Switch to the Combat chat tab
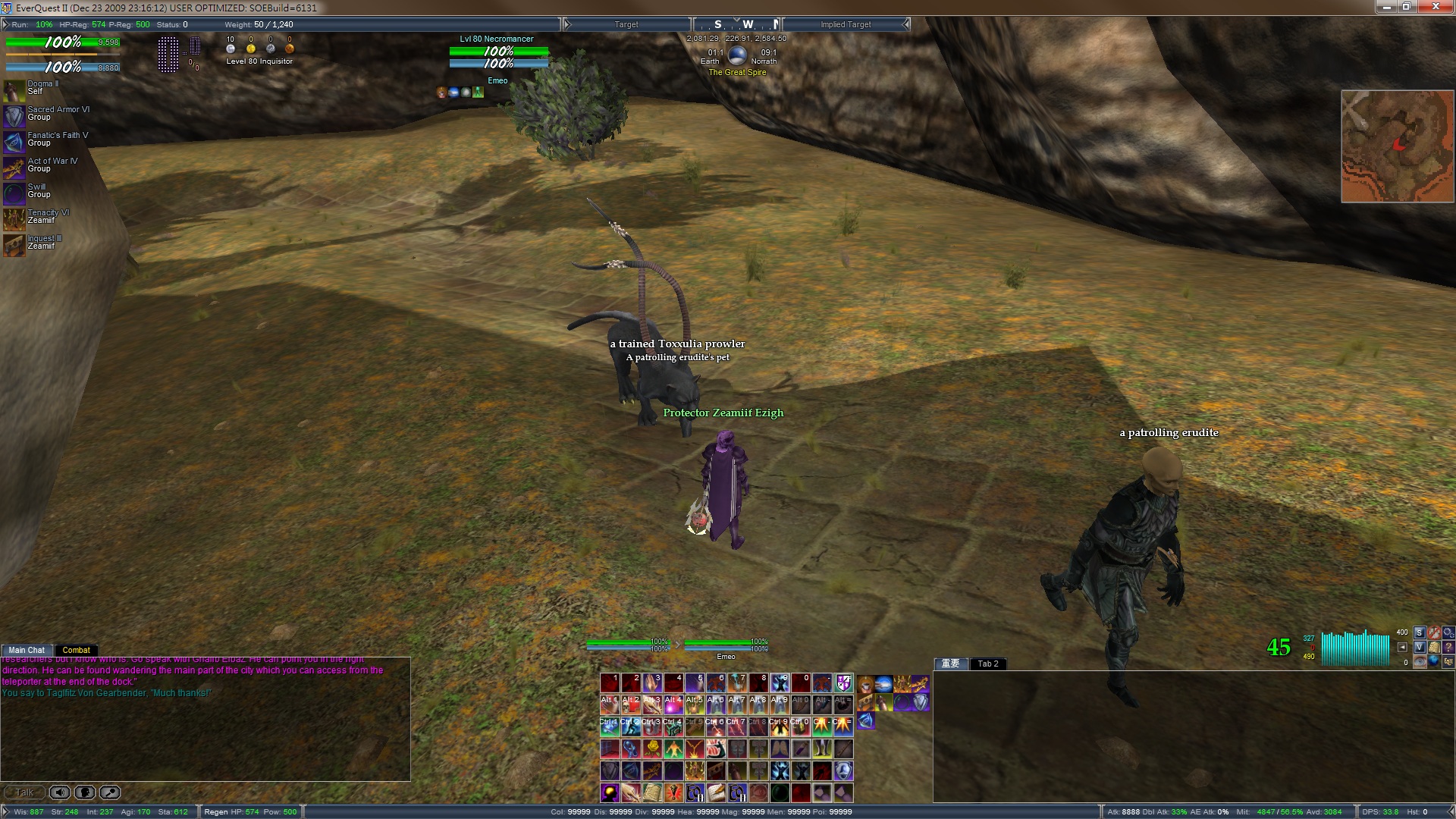1456x819 pixels. tap(76, 650)
